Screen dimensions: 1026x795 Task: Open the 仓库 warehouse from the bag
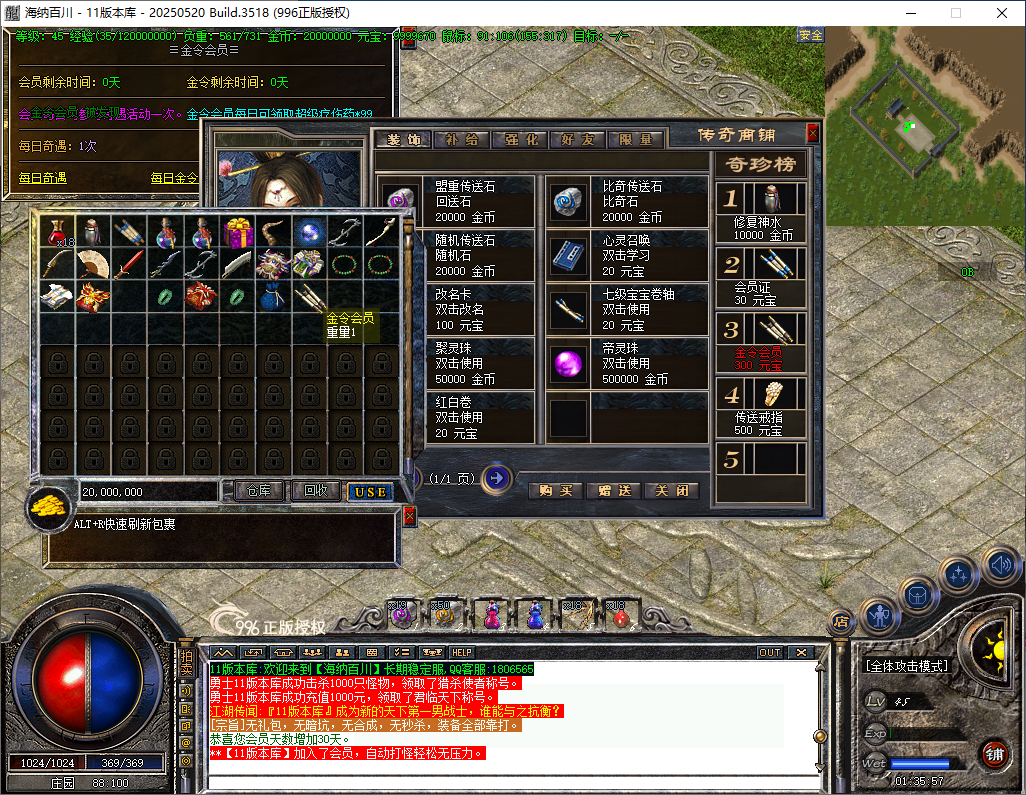[260, 491]
